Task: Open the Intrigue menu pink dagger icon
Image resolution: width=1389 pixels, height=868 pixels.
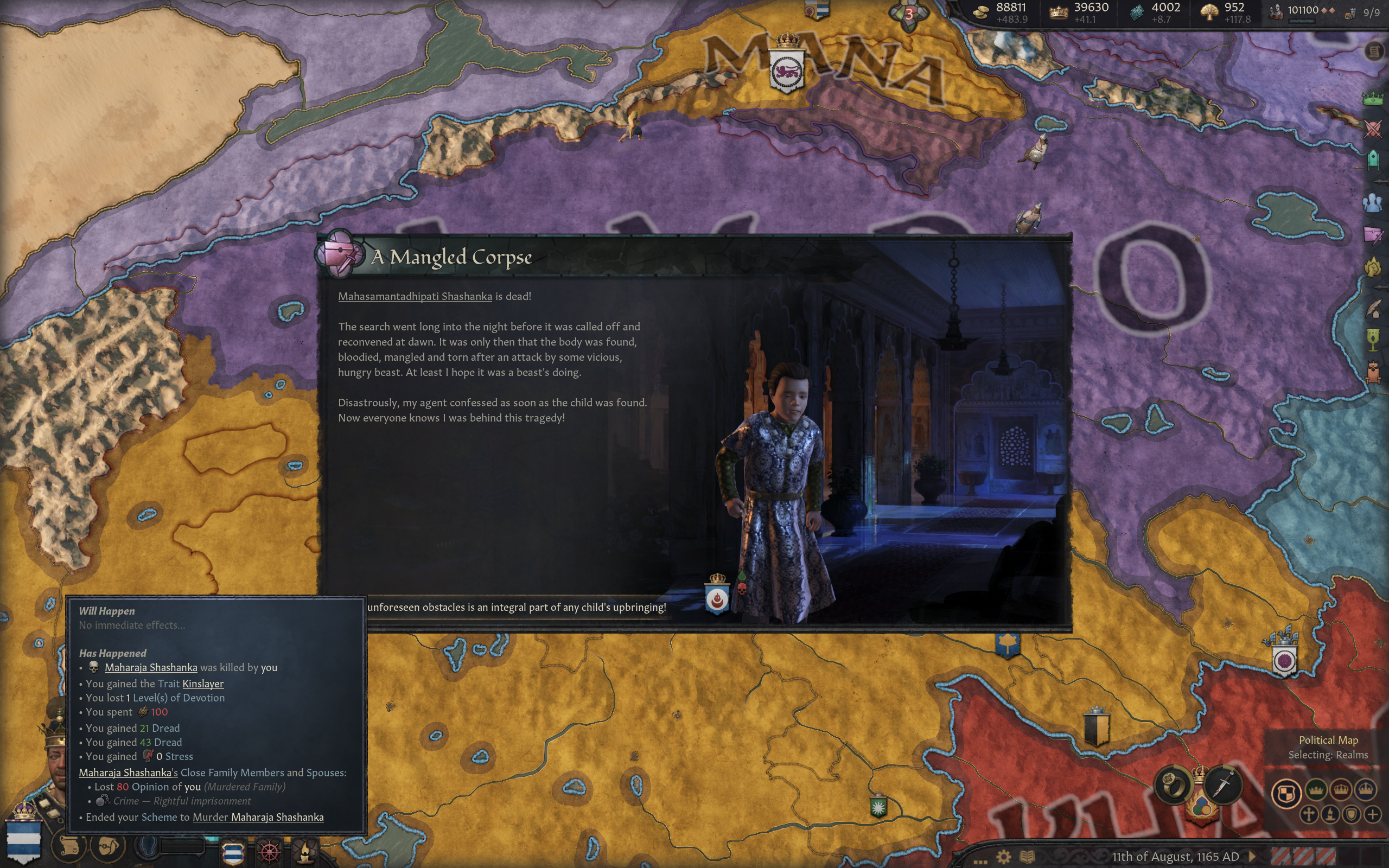Action: (1372, 235)
